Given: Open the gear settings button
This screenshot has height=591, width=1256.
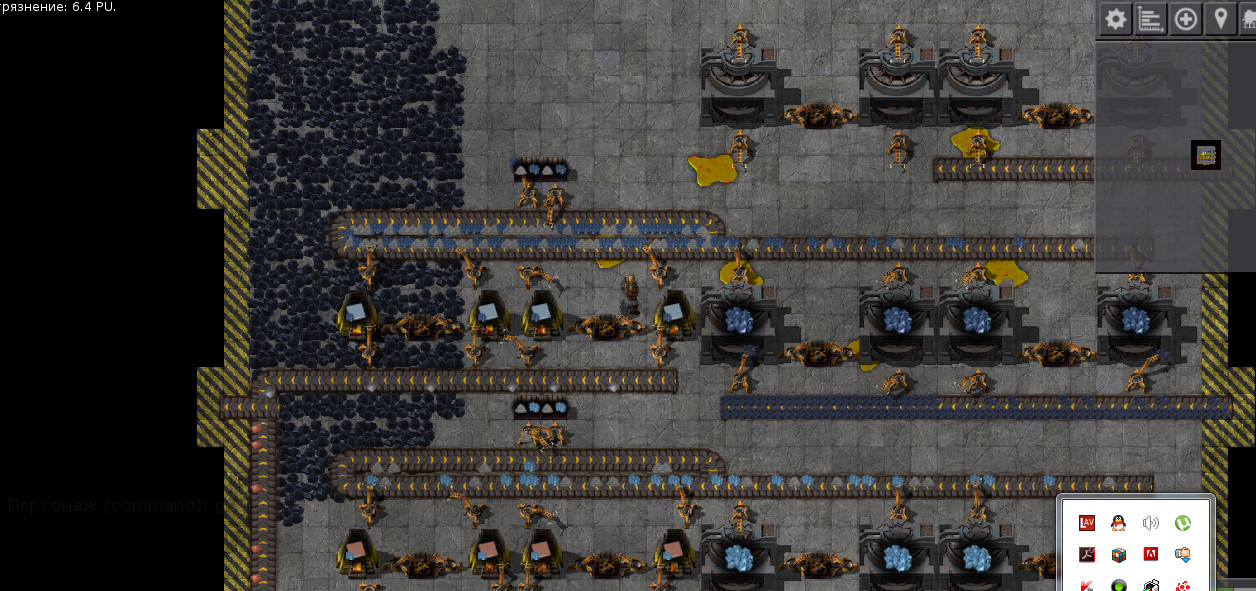Looking at the screenshot, I should point(1115,19).
